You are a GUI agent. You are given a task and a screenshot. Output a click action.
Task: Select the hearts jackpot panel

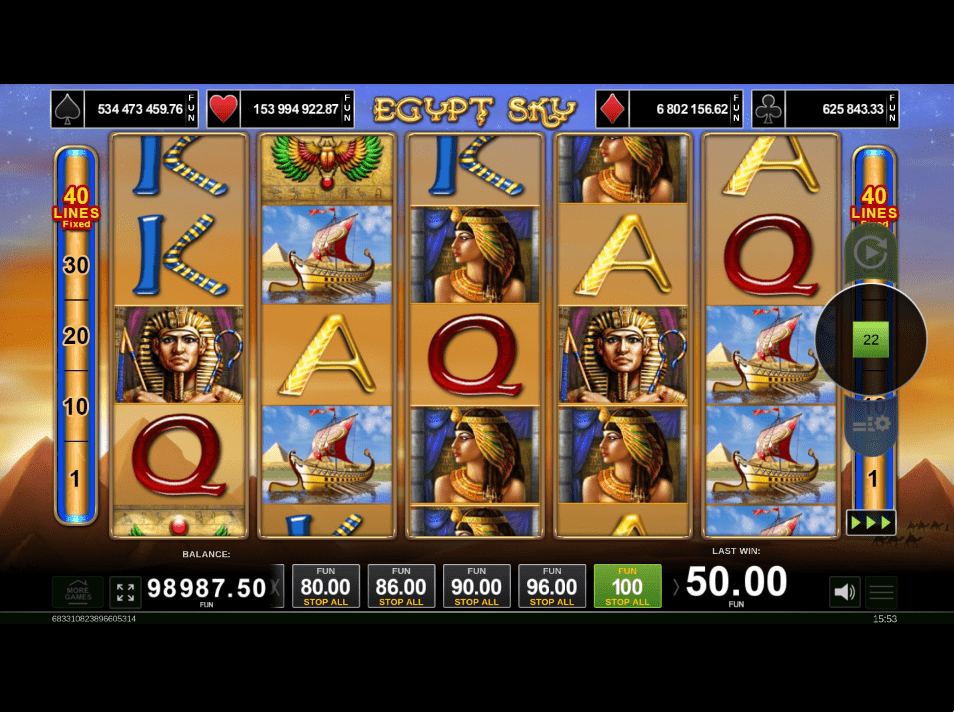click(280, 109)
